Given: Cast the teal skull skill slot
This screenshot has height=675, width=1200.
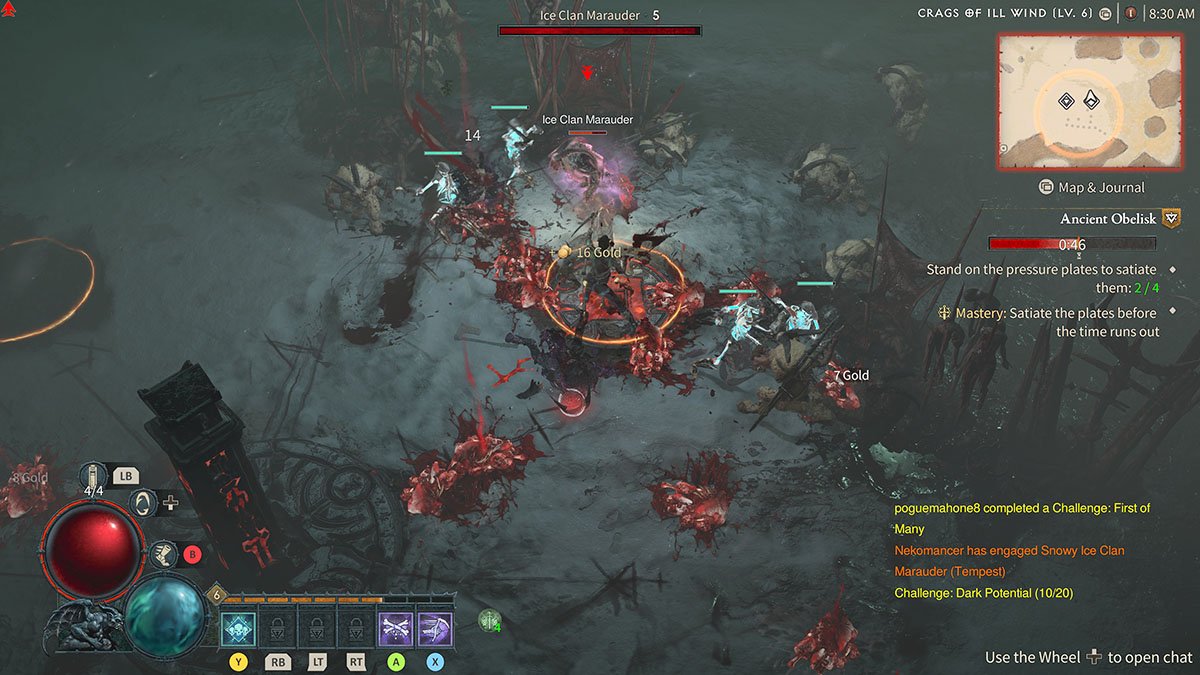Looking at the screenshot, I should [238, 629].
